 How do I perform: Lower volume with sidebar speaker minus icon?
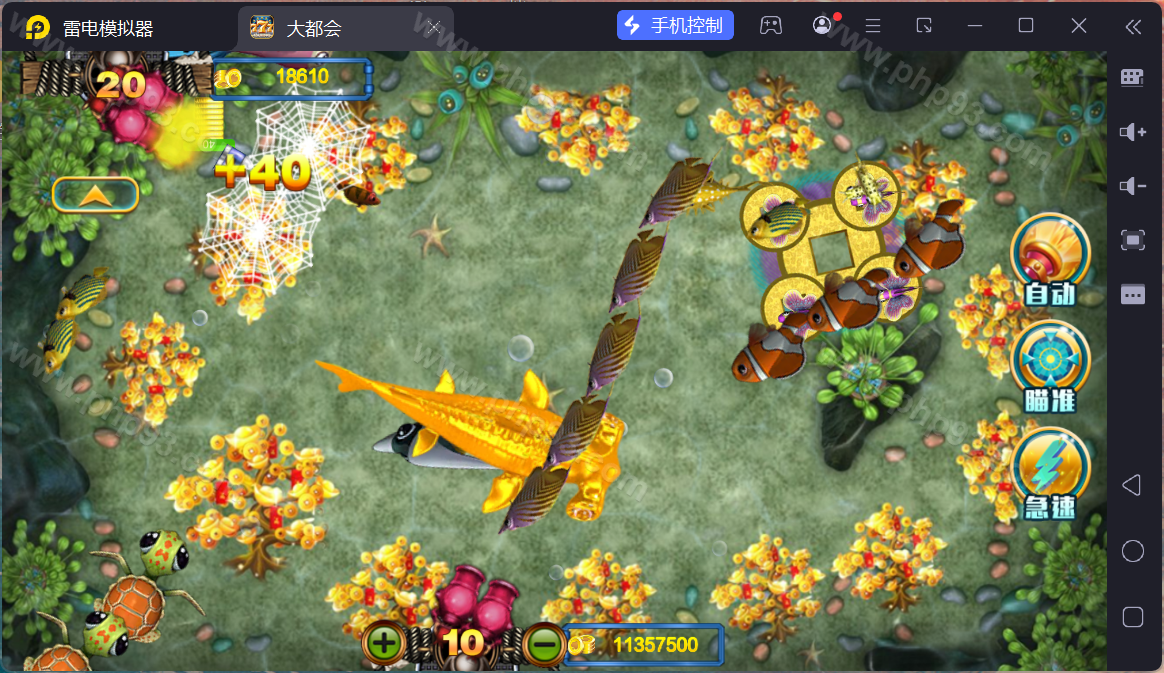pyautogui.click(x=1132, y=186)
